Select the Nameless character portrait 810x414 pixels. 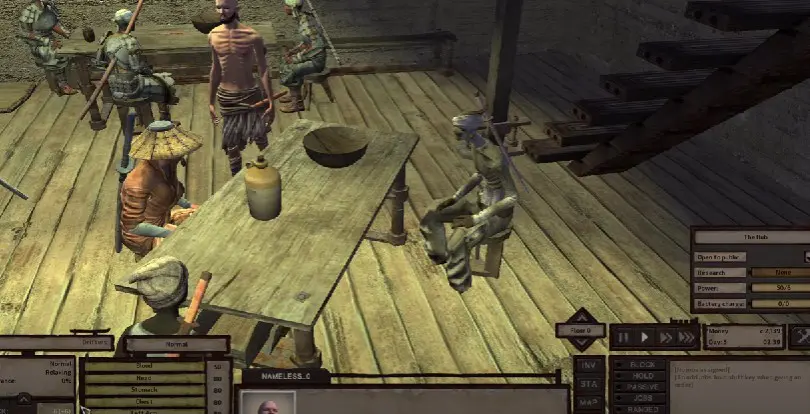[x=270, y=406]
